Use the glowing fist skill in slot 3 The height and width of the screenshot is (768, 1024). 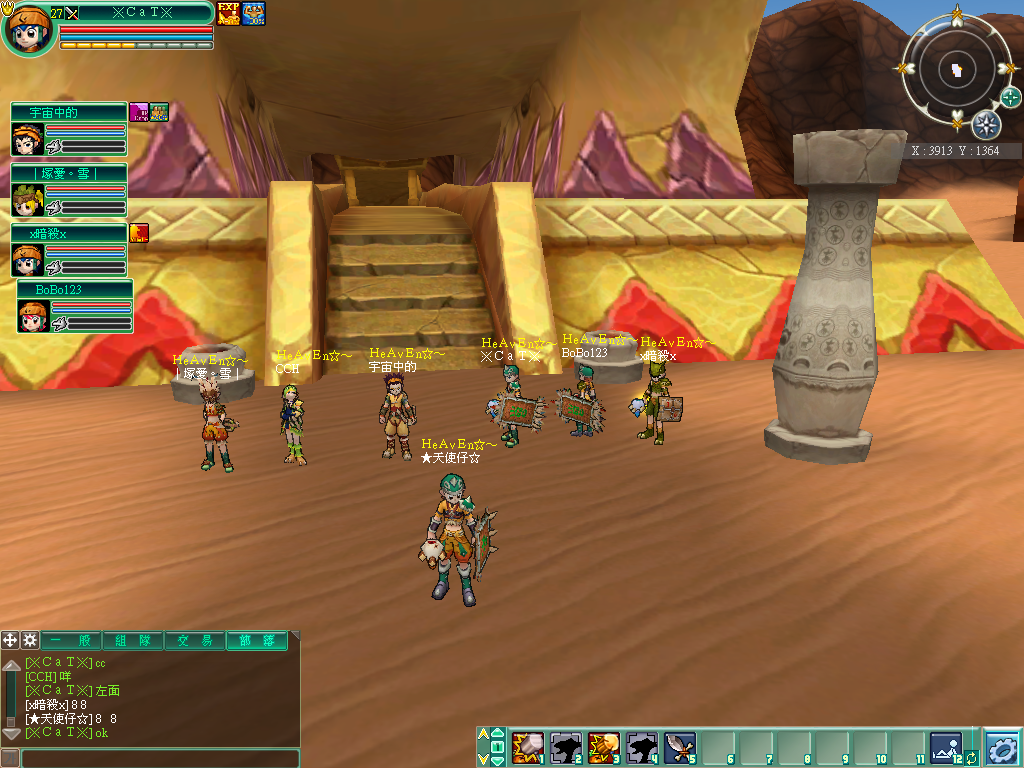click(x=603, y=747)
